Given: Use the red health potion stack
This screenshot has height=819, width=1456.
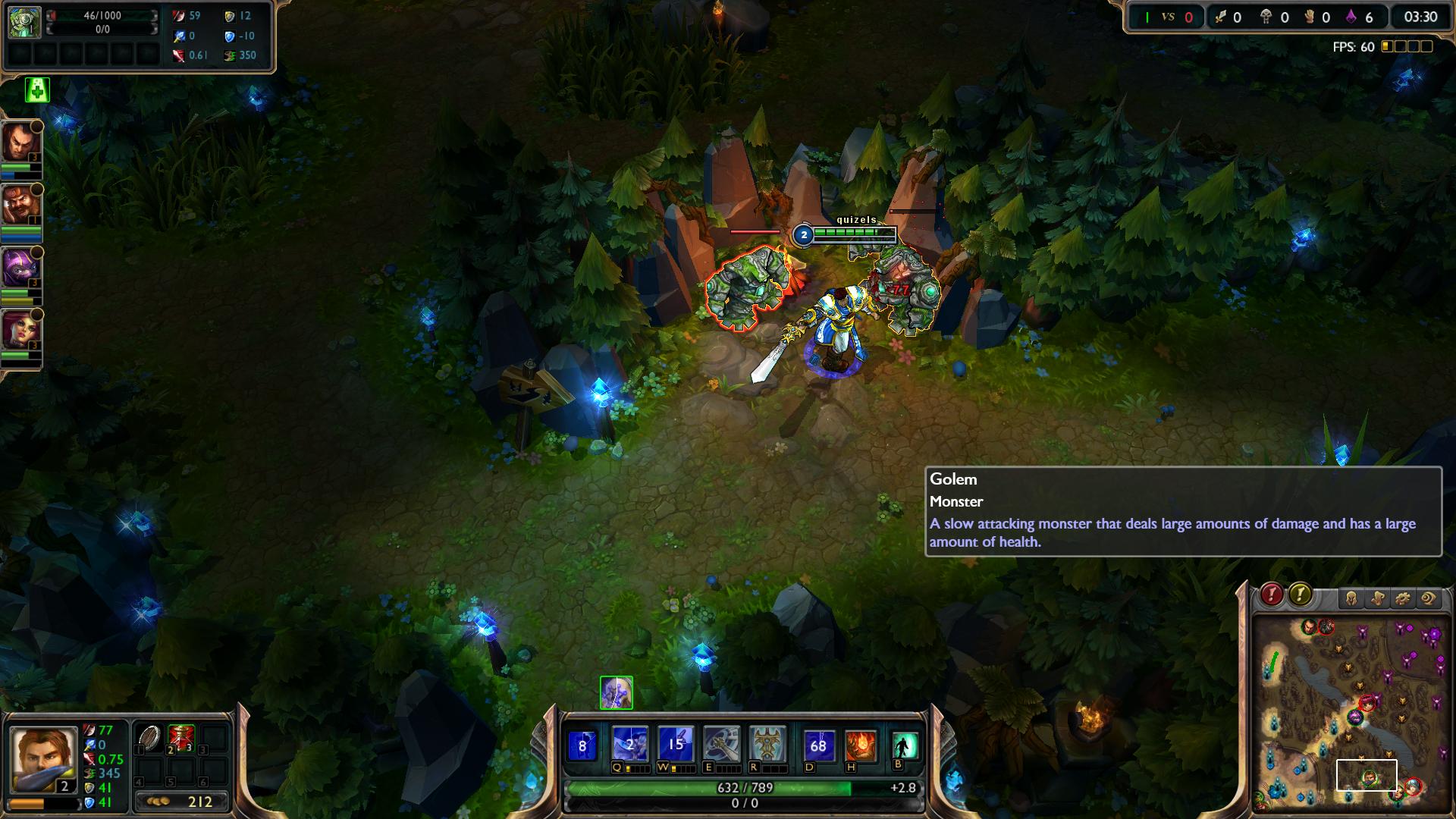Looking at the screenshot, I should [x=180, y=738].
